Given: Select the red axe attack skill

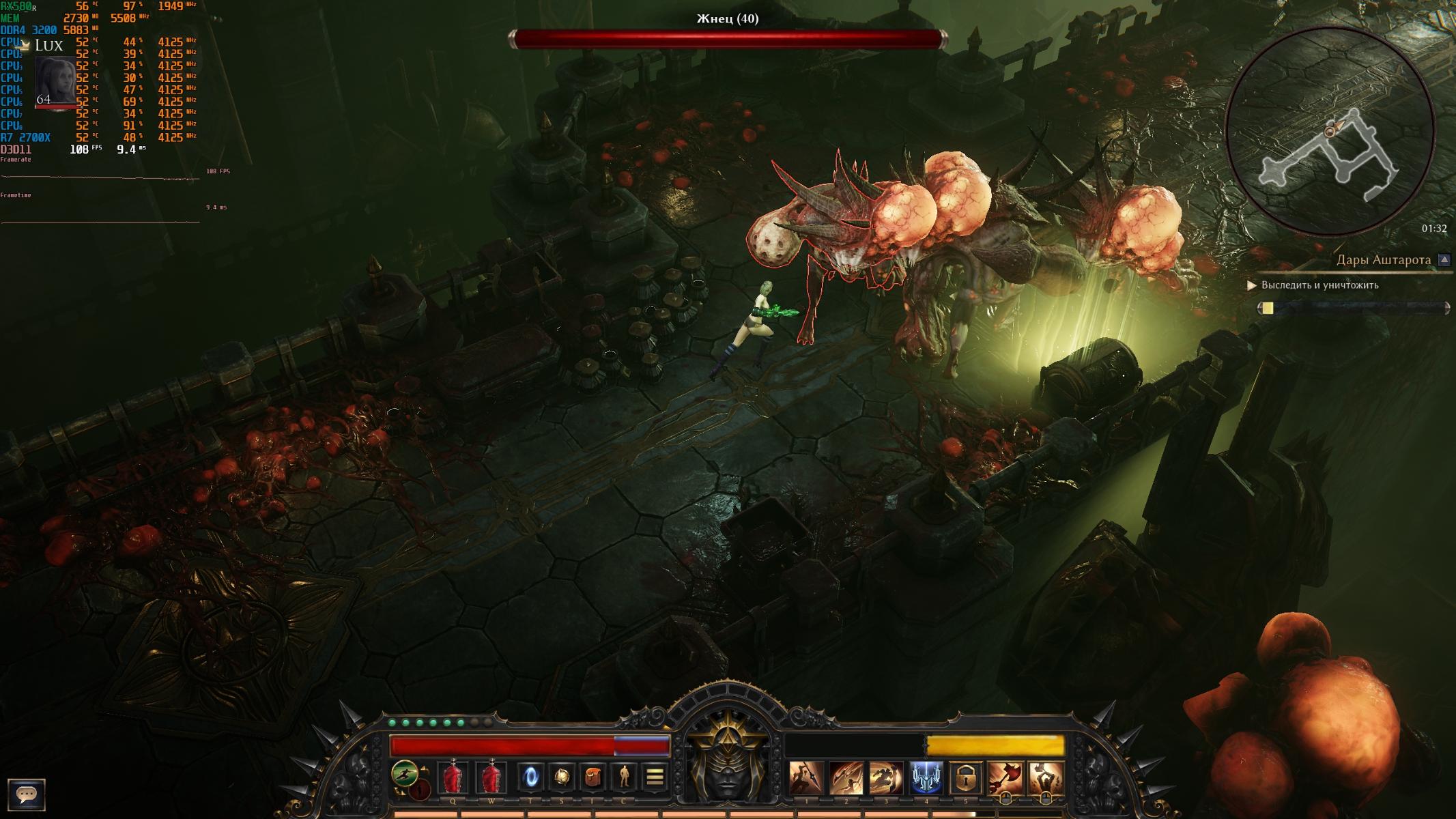Looking at the screenshot, I should tap(1005, 778).
